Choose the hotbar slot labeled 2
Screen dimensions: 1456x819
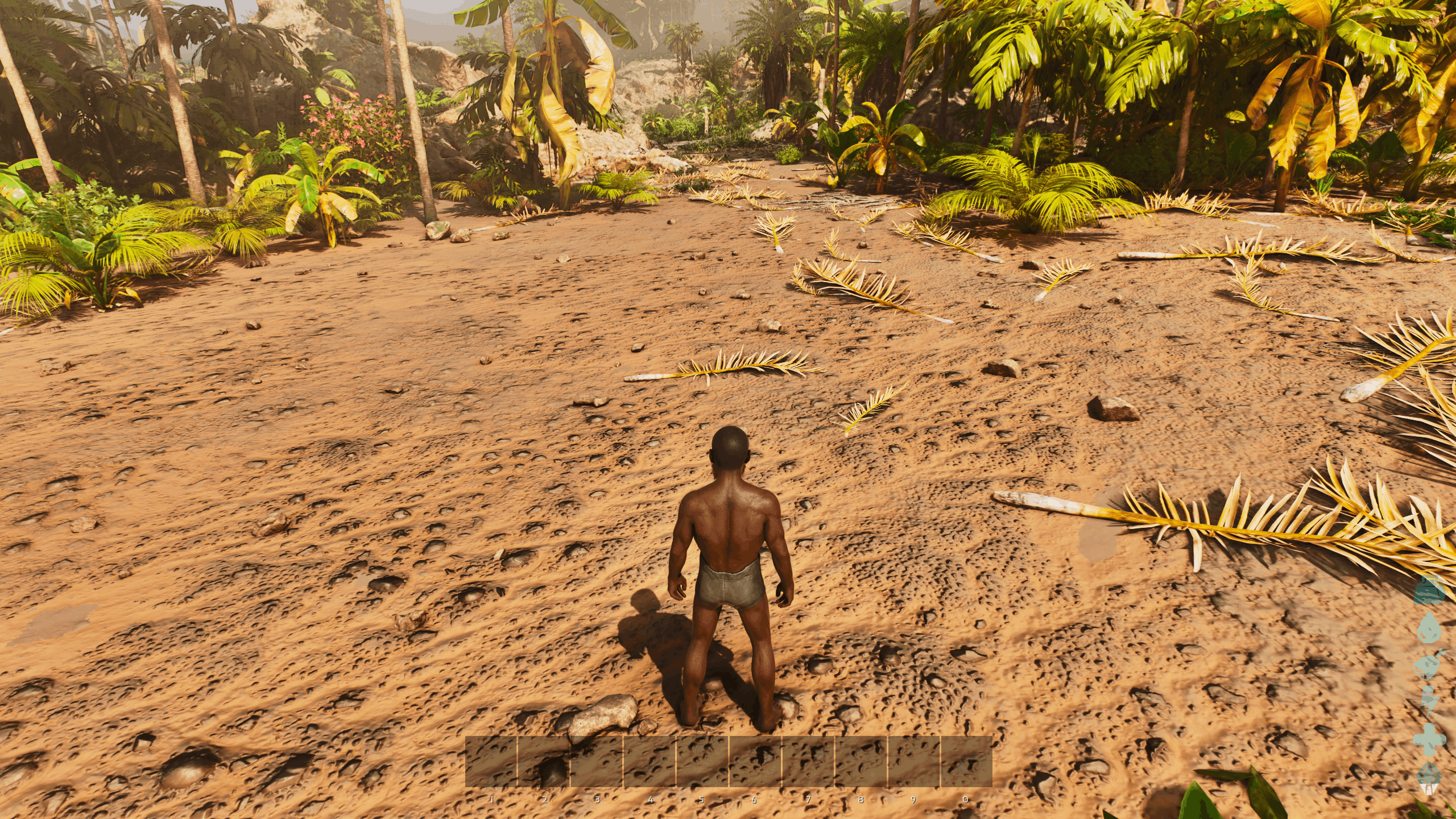(x=544, y=762)
